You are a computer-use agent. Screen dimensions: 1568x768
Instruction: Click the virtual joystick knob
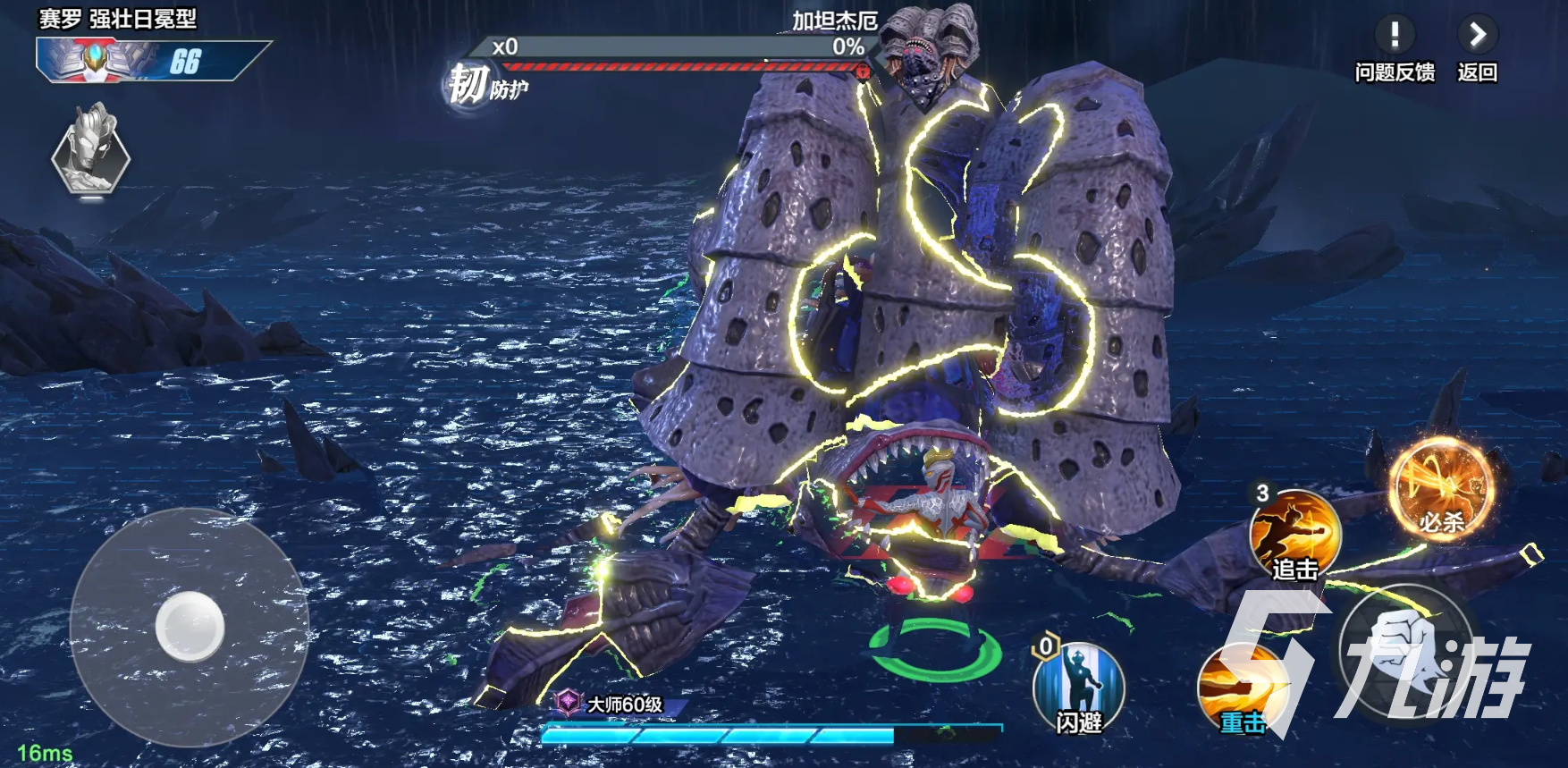[x=190, y=627]
